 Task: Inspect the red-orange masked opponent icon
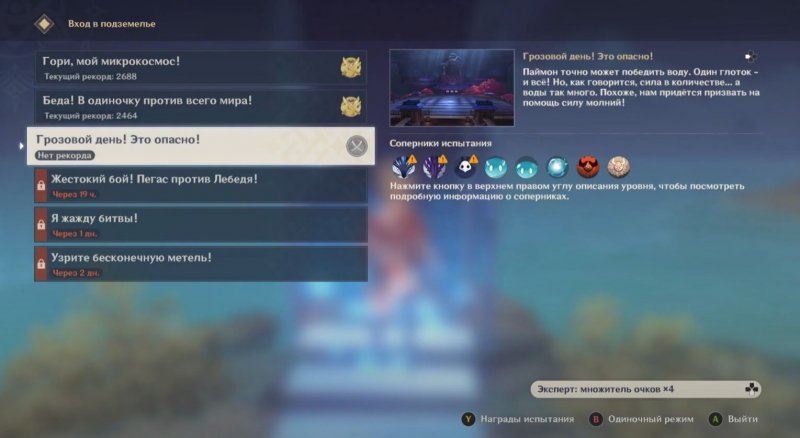[589, 167]
